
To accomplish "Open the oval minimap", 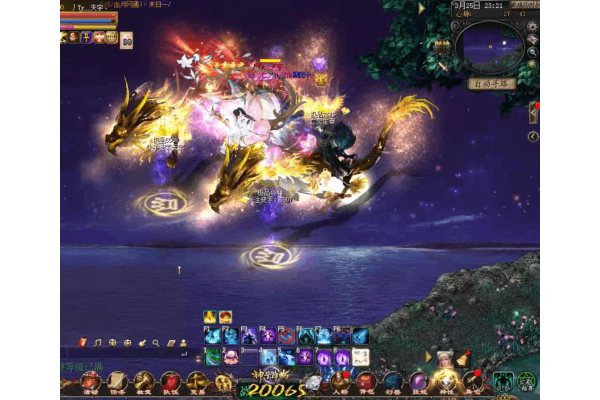I will 490,46.
